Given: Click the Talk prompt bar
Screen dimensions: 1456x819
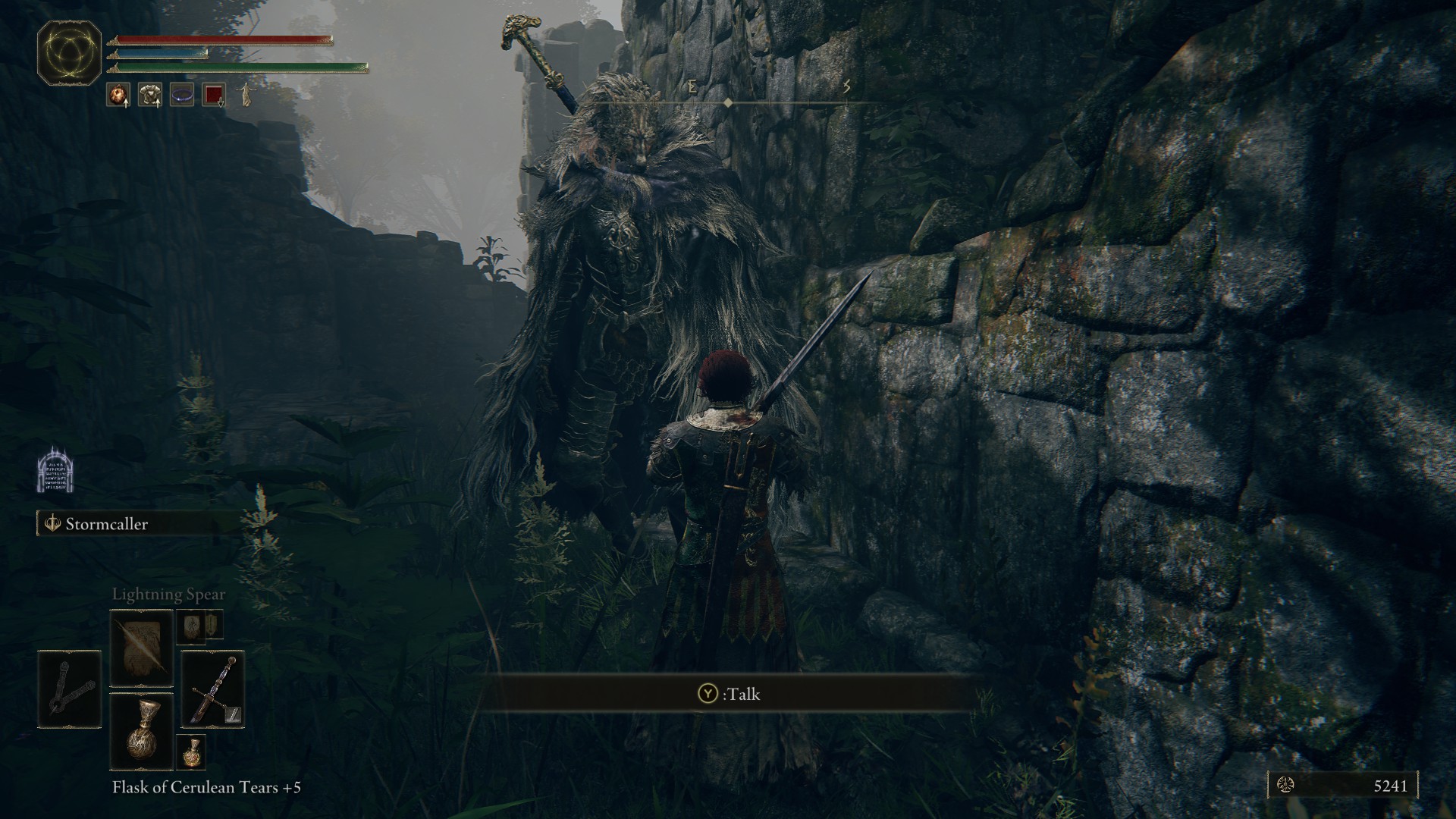Looking at the screenshot, I should (728, 693).
